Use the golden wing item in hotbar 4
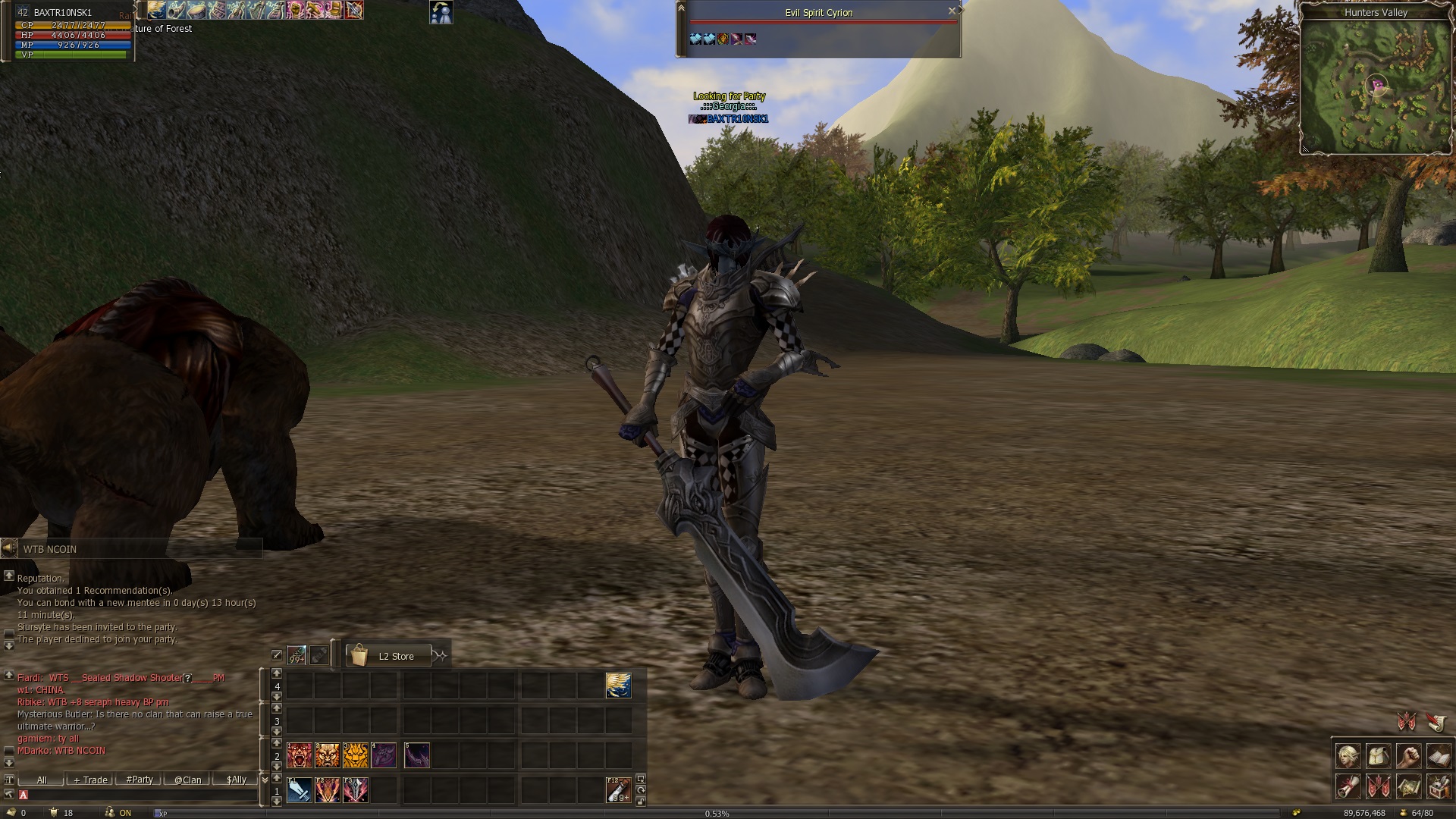The height and width of the screenshot is (819, 1456). point(619,686)
